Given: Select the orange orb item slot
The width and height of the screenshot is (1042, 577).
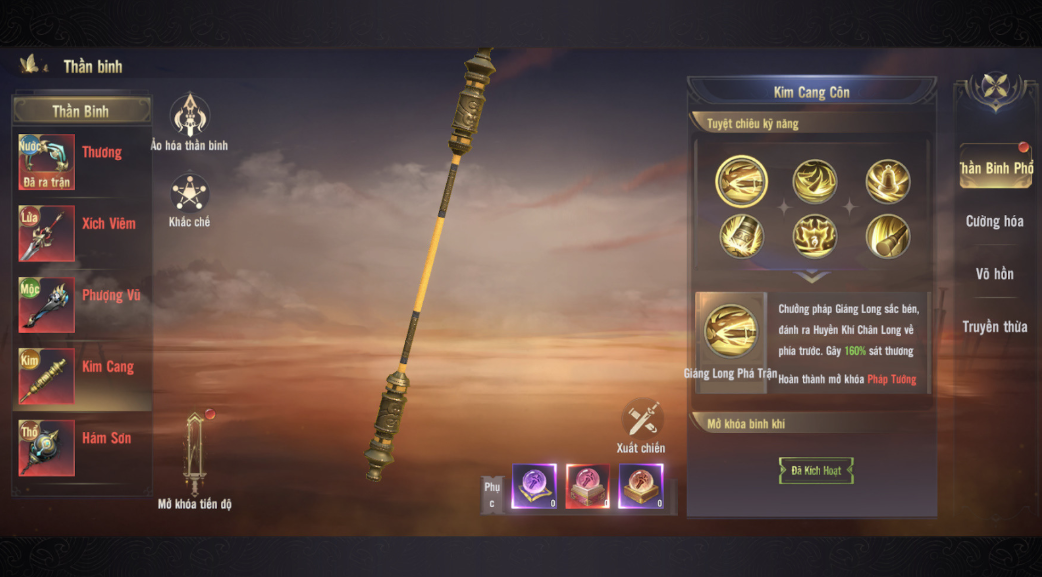Looking at the screenshot, I should pyautogui.click(x=640, y=486).
